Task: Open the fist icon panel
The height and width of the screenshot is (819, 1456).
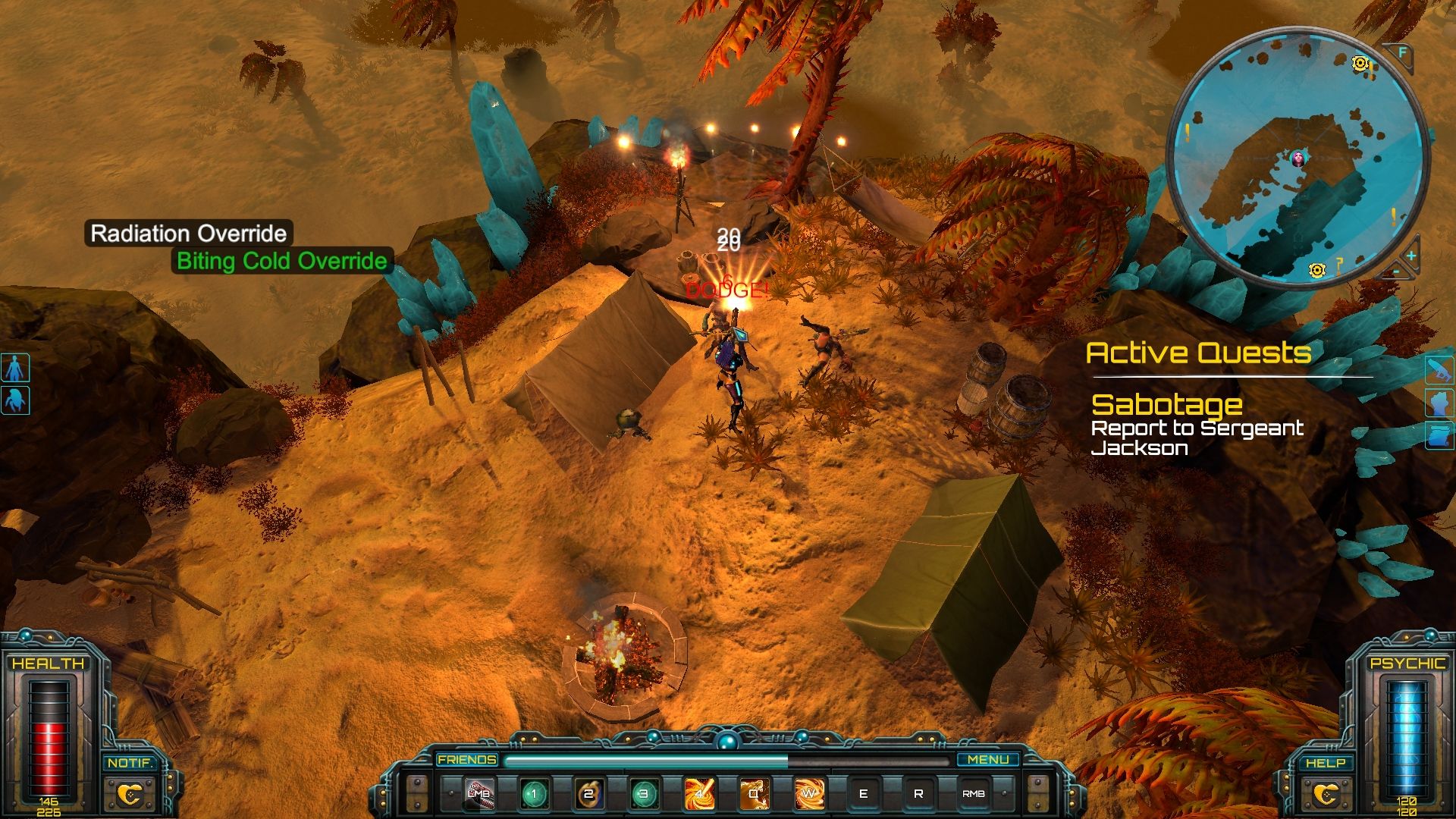Action: point(1439,403)
